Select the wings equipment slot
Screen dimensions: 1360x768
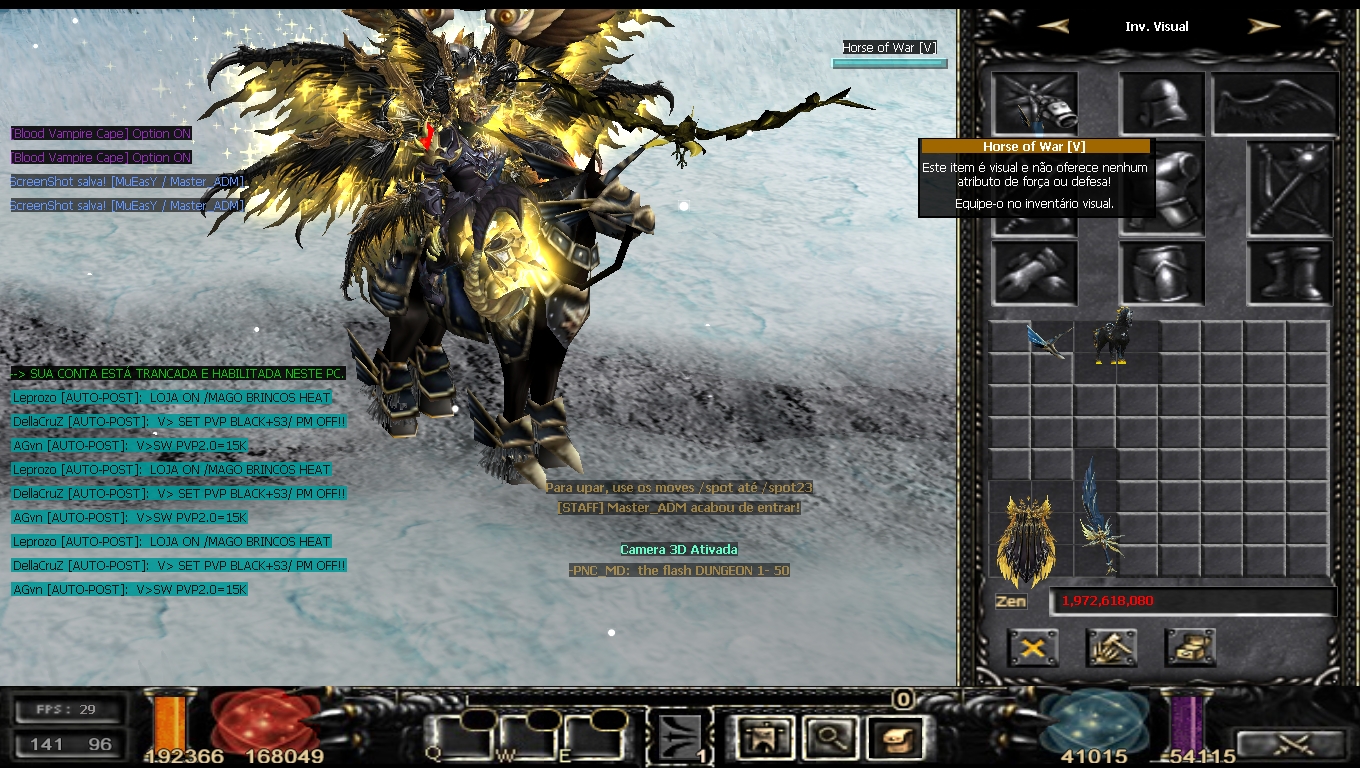point(1274,102)
